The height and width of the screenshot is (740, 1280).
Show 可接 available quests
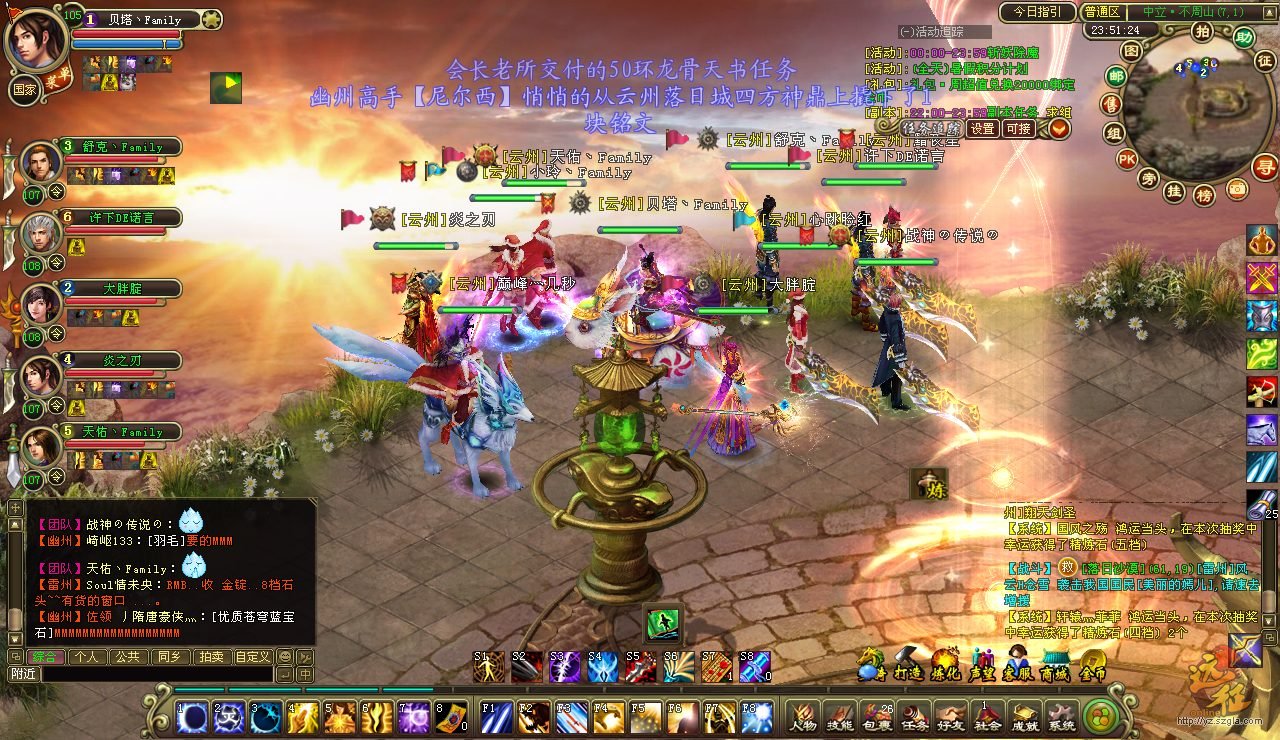(1019, 129)
